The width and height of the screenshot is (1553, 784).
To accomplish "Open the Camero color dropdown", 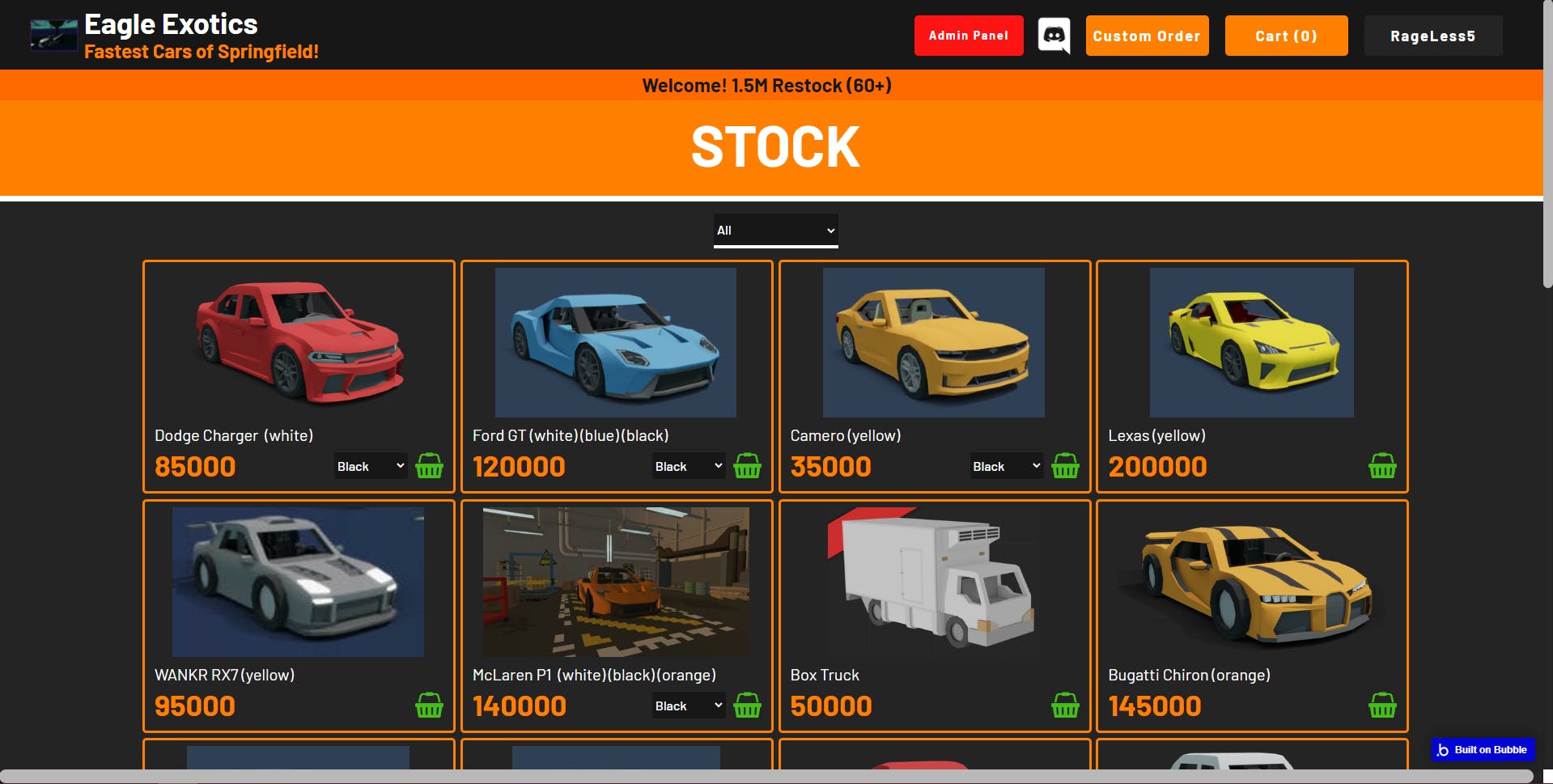I will coord(1006,466).
